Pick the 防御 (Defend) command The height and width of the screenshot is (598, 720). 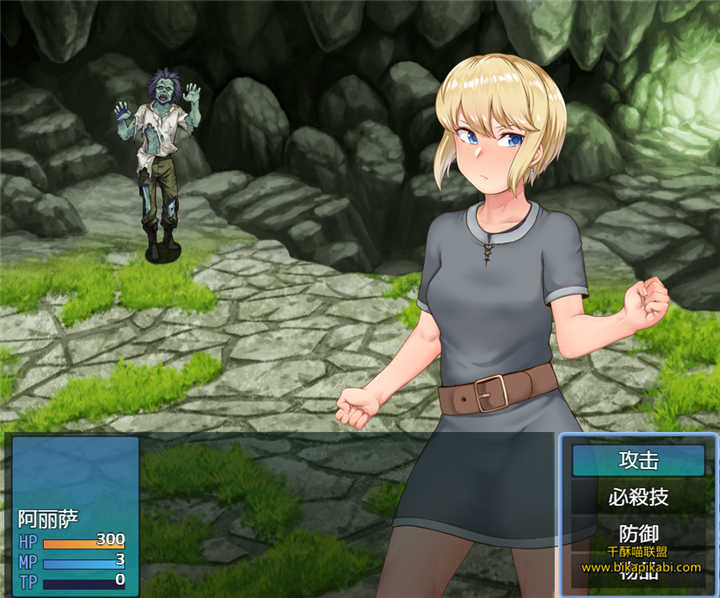(638, 532)
